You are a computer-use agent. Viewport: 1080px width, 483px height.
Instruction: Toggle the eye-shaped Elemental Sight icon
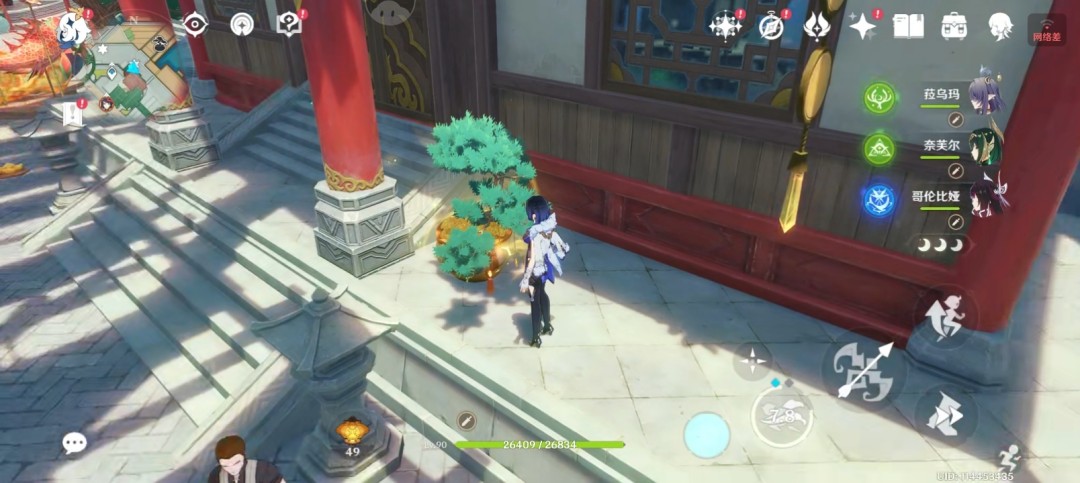pyautogui.click(x=195, y=24)
